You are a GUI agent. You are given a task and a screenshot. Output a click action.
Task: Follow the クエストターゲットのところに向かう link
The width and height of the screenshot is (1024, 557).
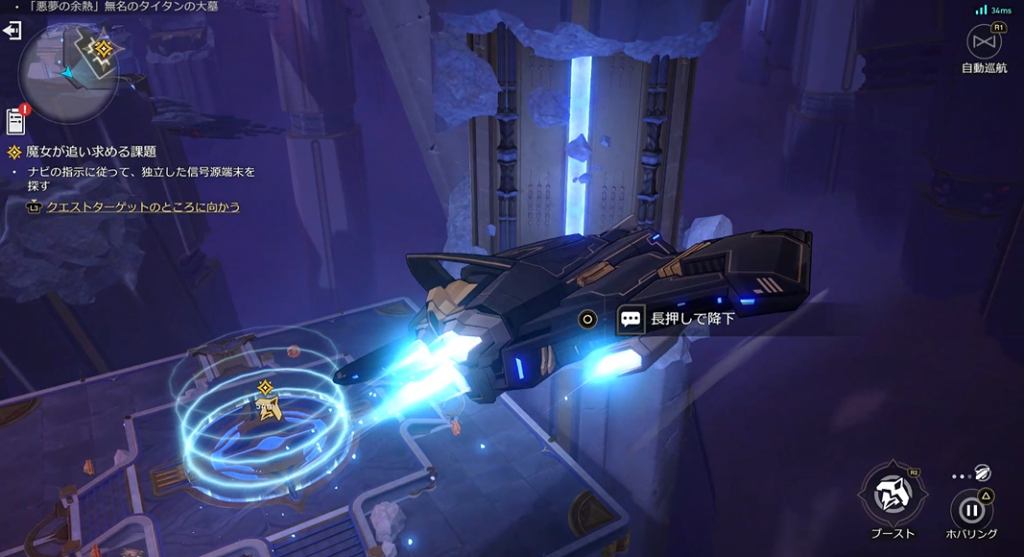(x=143, y=207)
